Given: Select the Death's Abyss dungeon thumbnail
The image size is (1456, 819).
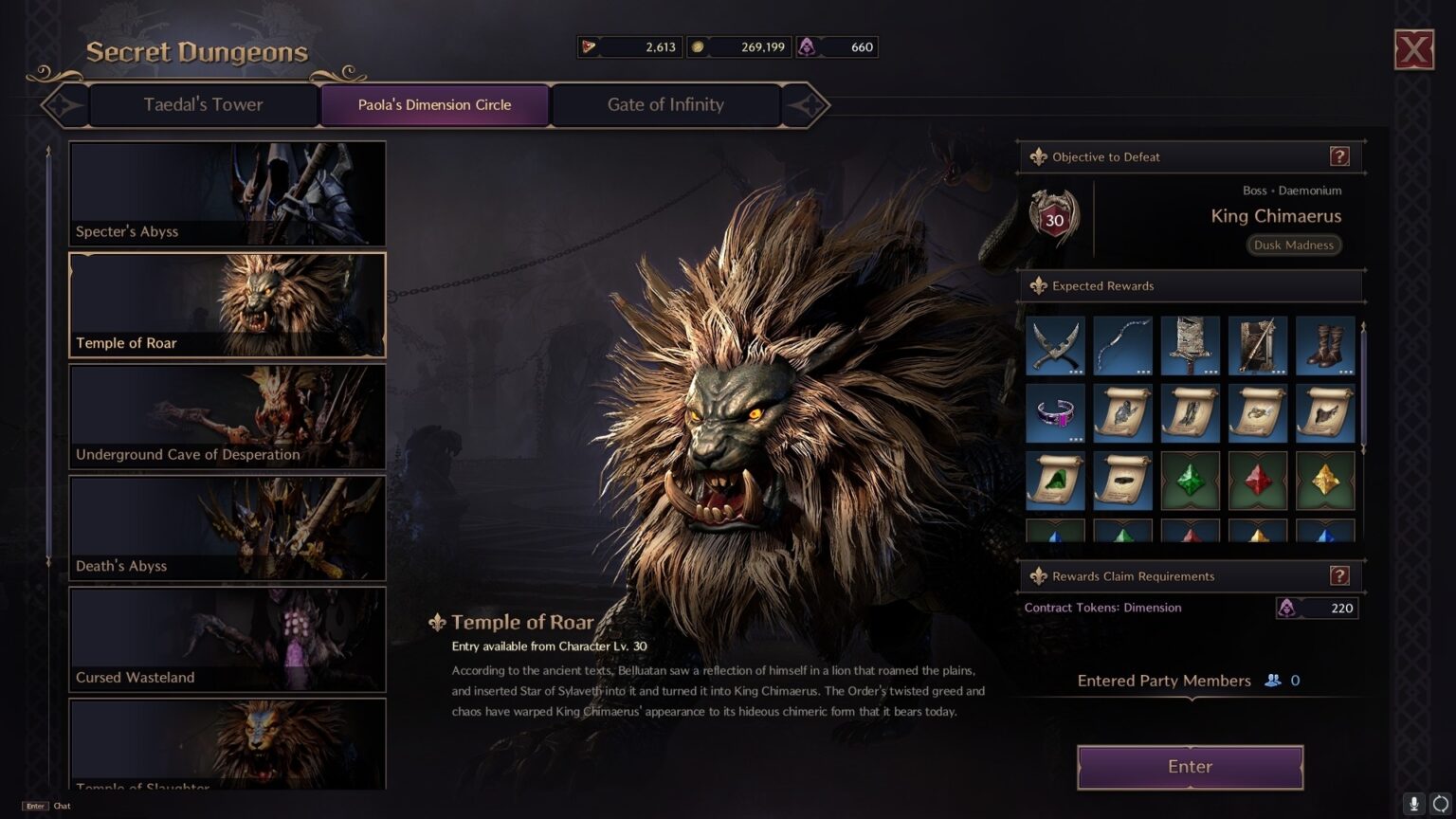Looking at the screenshot, I should point(227,528).
